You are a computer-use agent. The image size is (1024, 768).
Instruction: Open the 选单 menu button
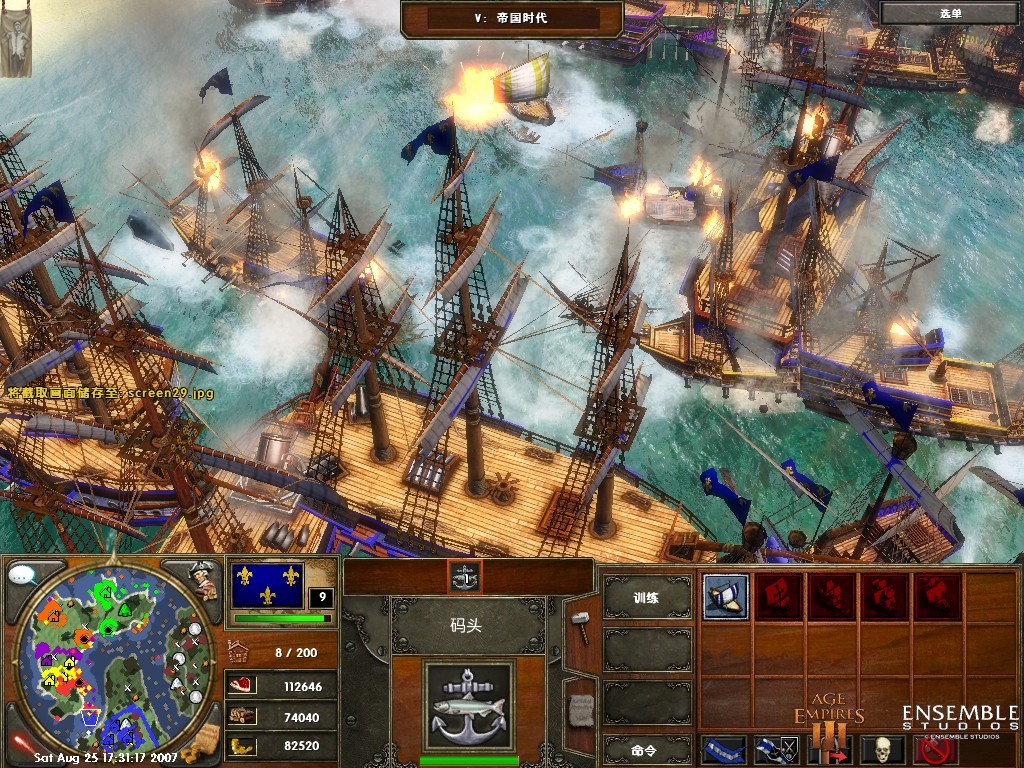949,13
